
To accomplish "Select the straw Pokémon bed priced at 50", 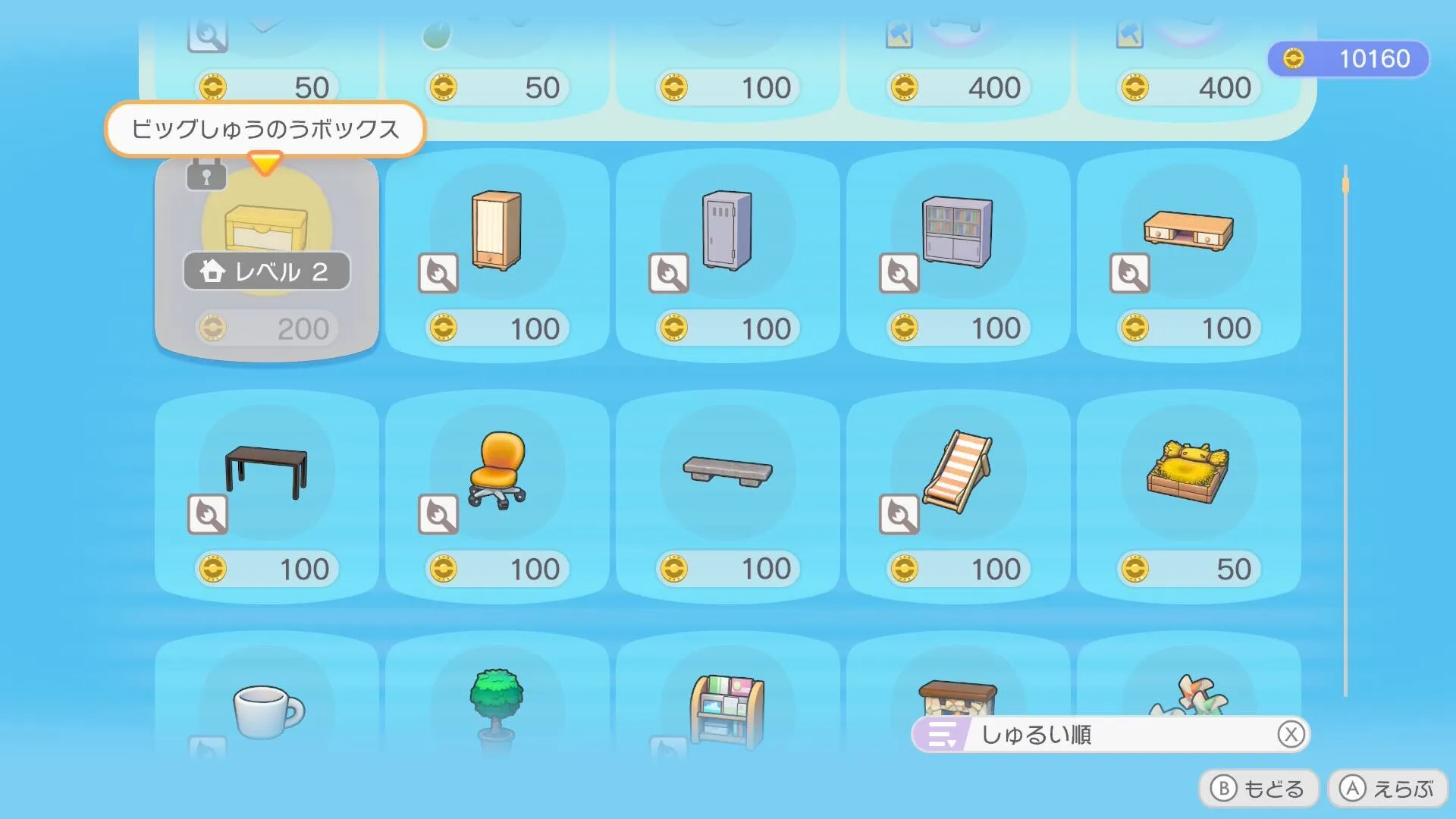I will click(x=1191, y=470).
